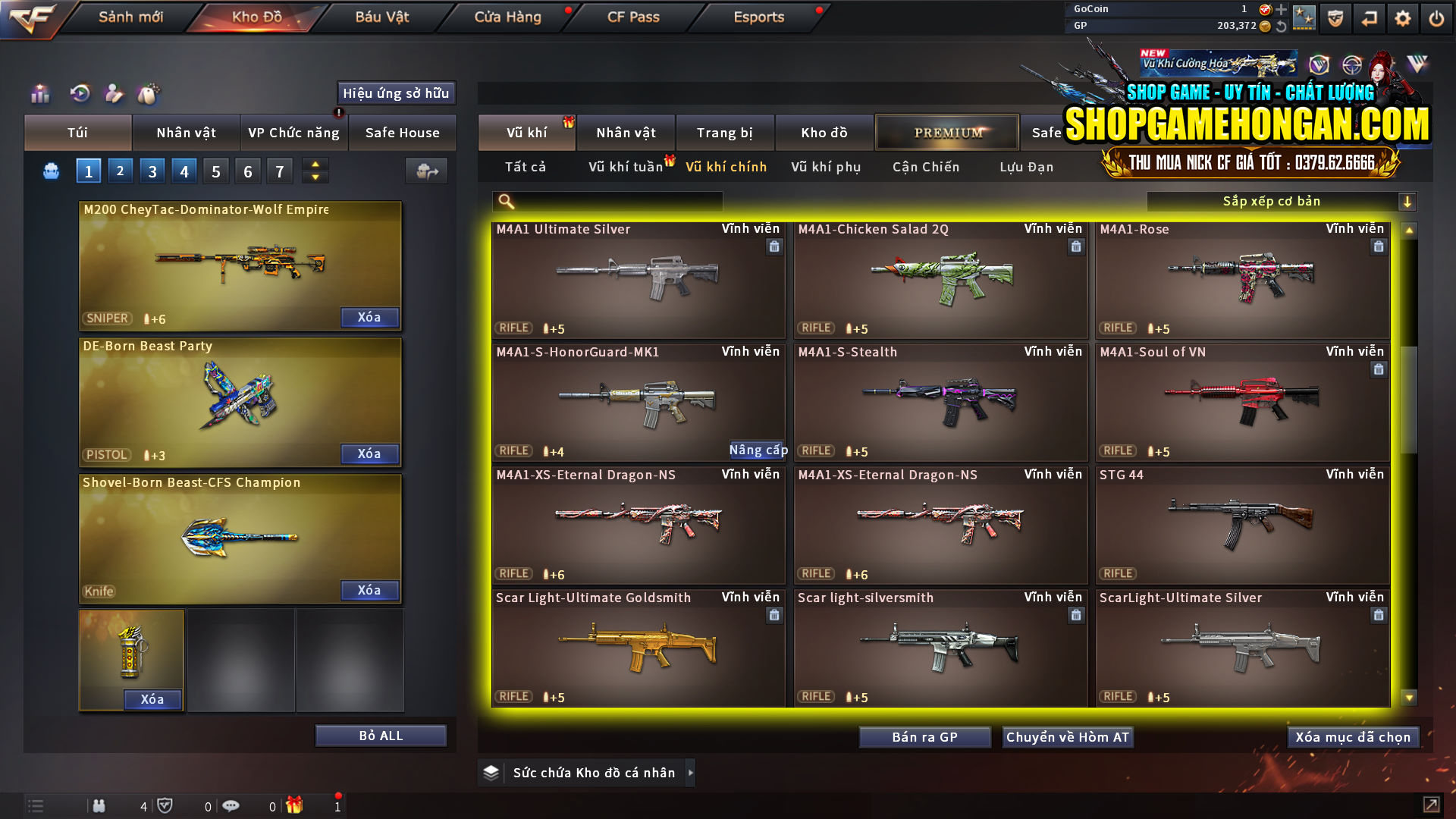The width and height of the screenshot is (1456, 819).
Task: Open the character customization icon above Nhân vật tab
Action: pos(114,93)
